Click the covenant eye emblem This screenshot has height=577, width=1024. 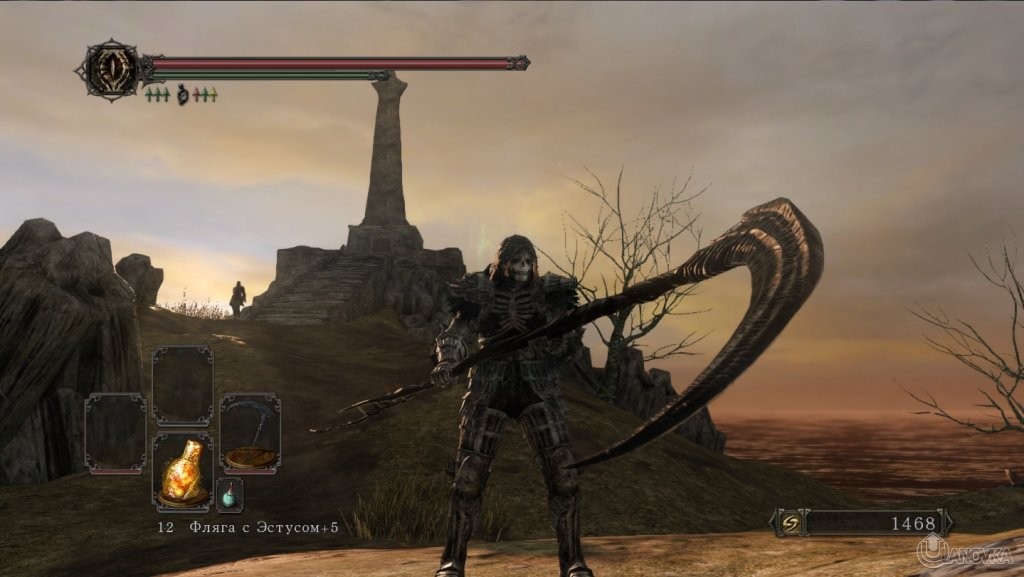[x=111, y=69]
